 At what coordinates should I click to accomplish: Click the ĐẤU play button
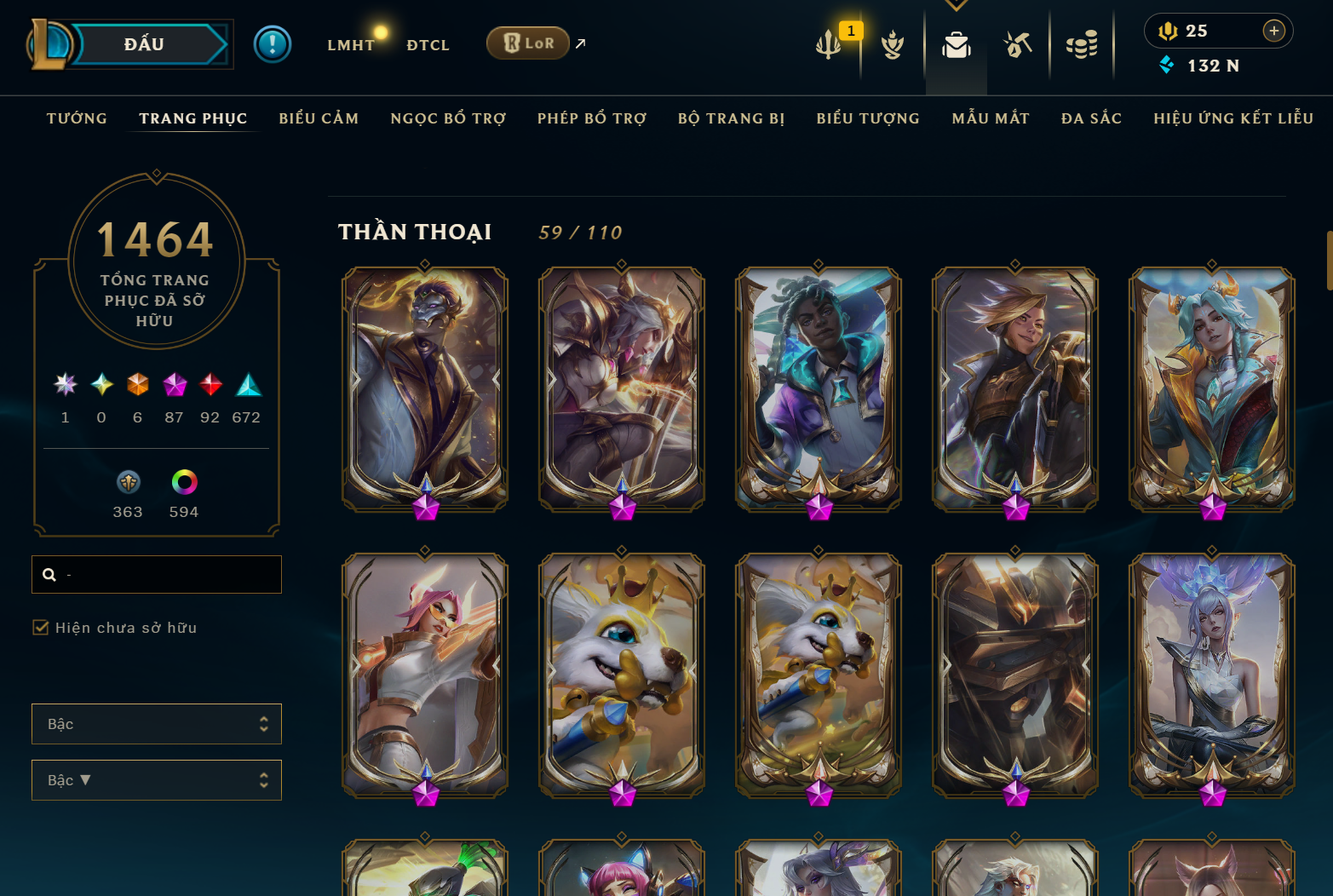(x=143, y=44)
